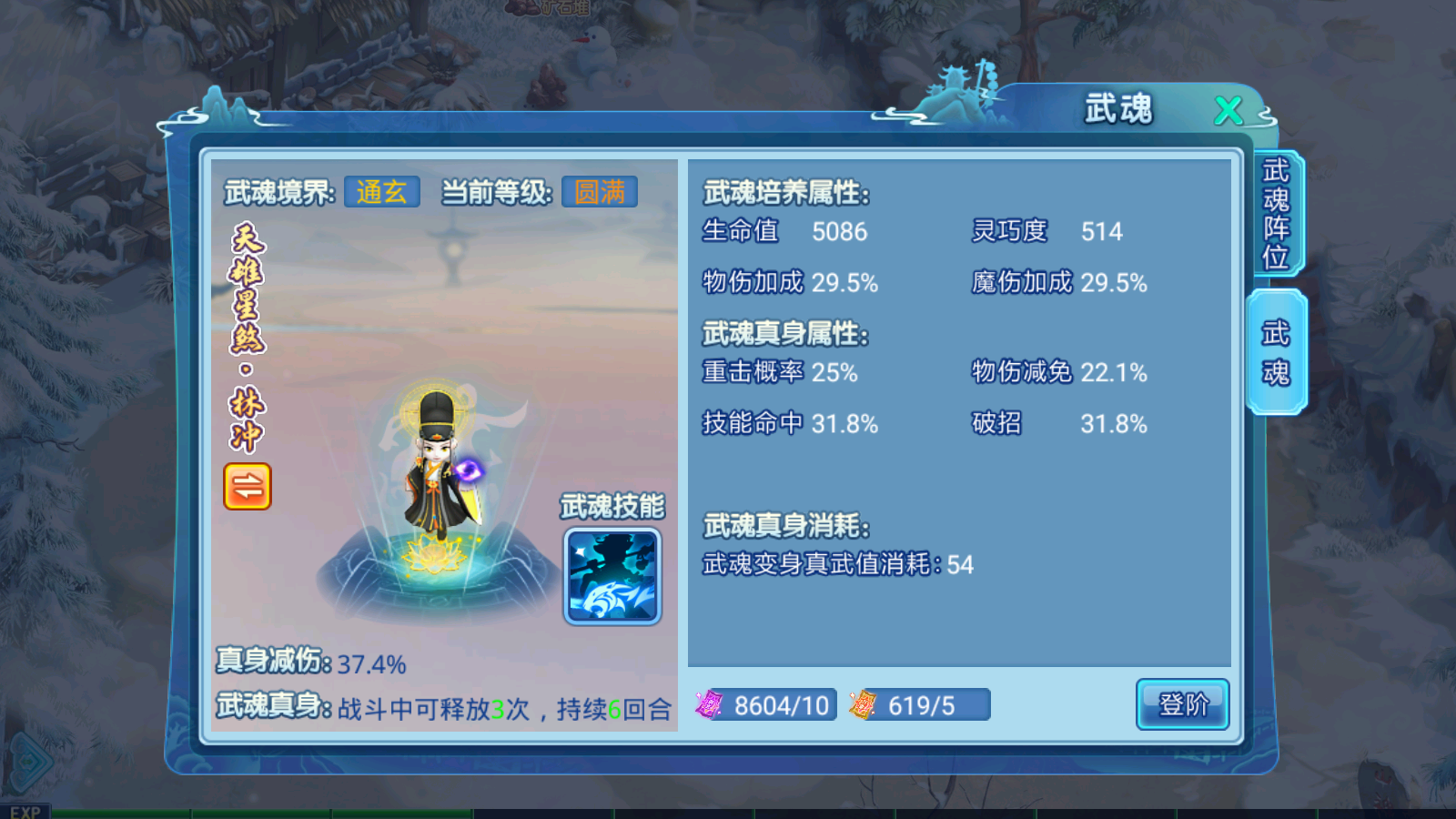This screenshot has height=819, width=1456.
Task: Click the 通玄 realm badge
Action: pos(381,190)
